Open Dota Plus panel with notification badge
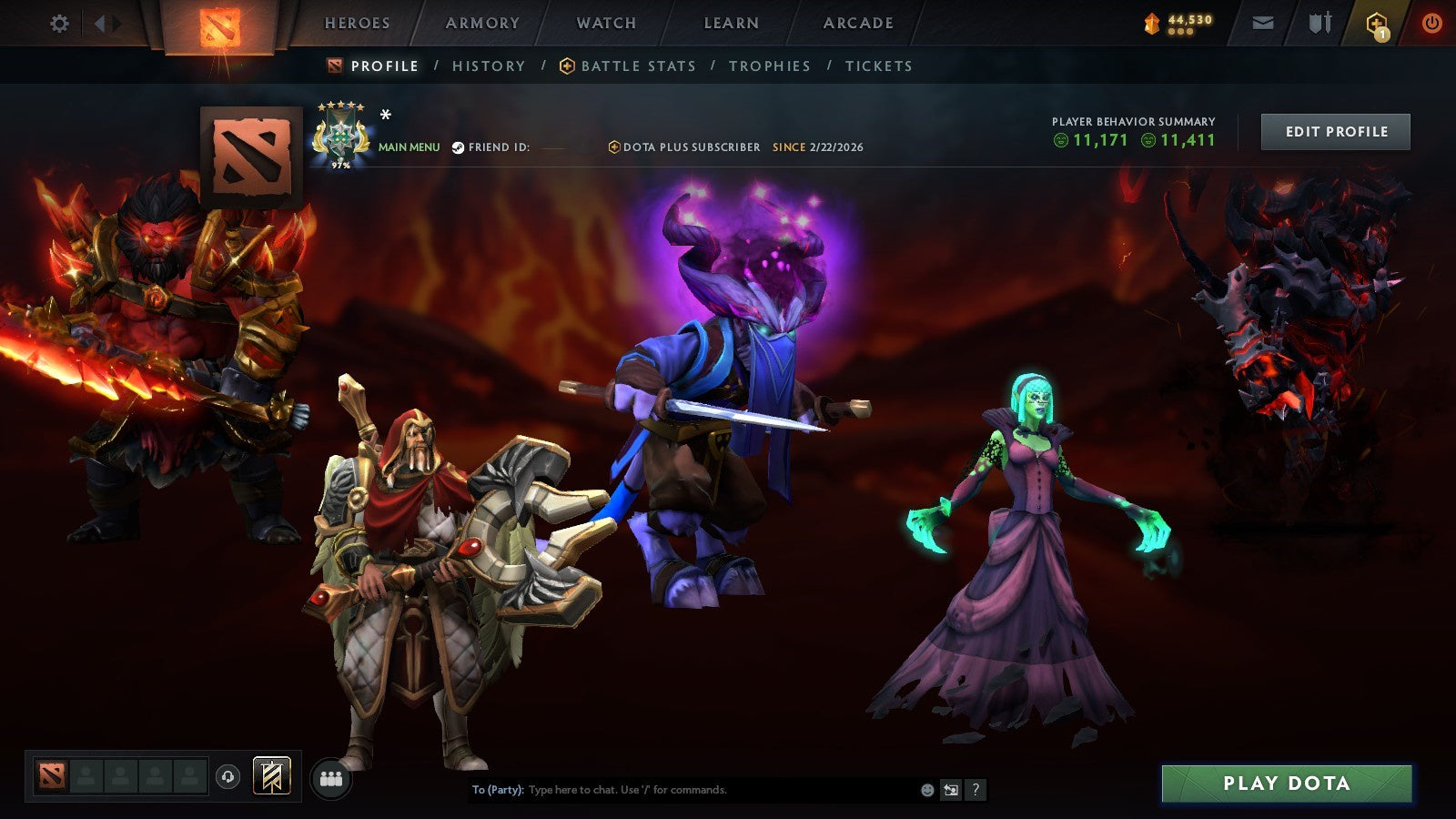1456x819 pixels. click(1376, 23)
